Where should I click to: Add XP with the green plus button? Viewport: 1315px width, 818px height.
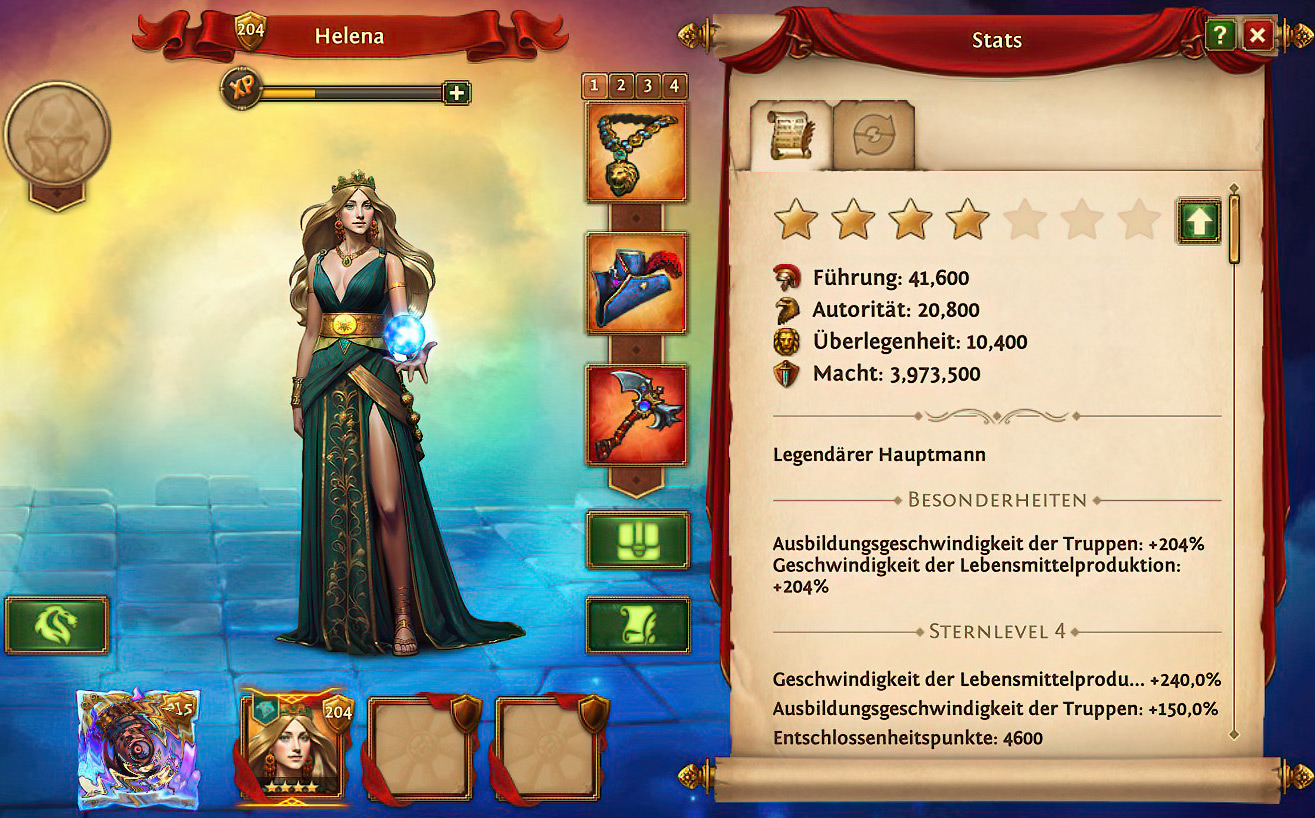coord(457,93)
